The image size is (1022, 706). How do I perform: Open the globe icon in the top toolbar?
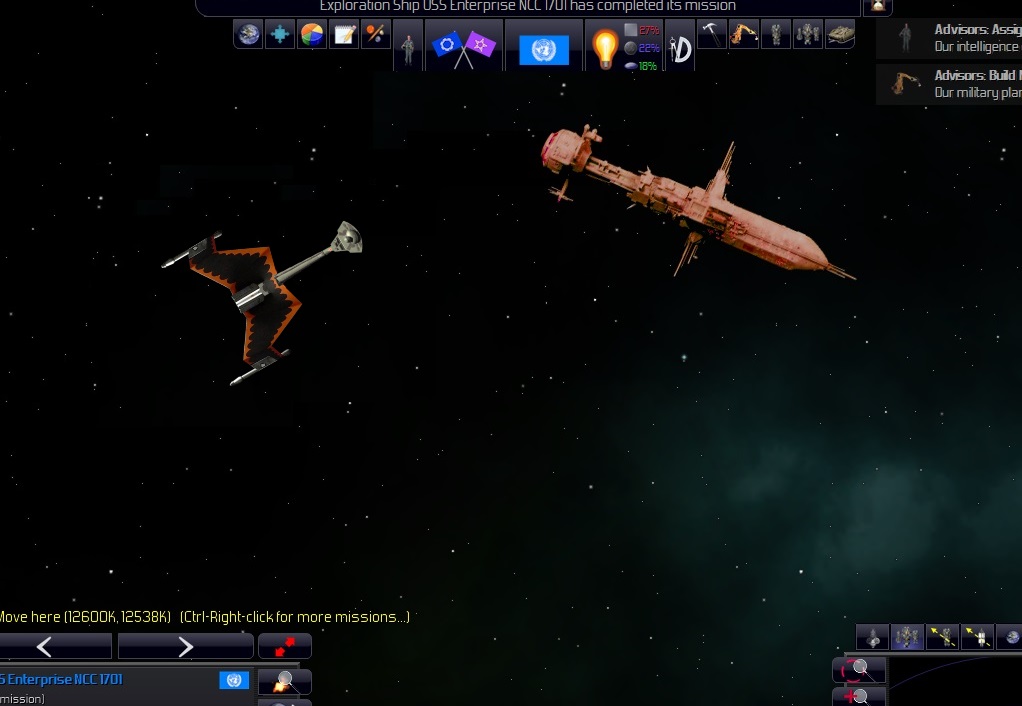click(248, 35)
